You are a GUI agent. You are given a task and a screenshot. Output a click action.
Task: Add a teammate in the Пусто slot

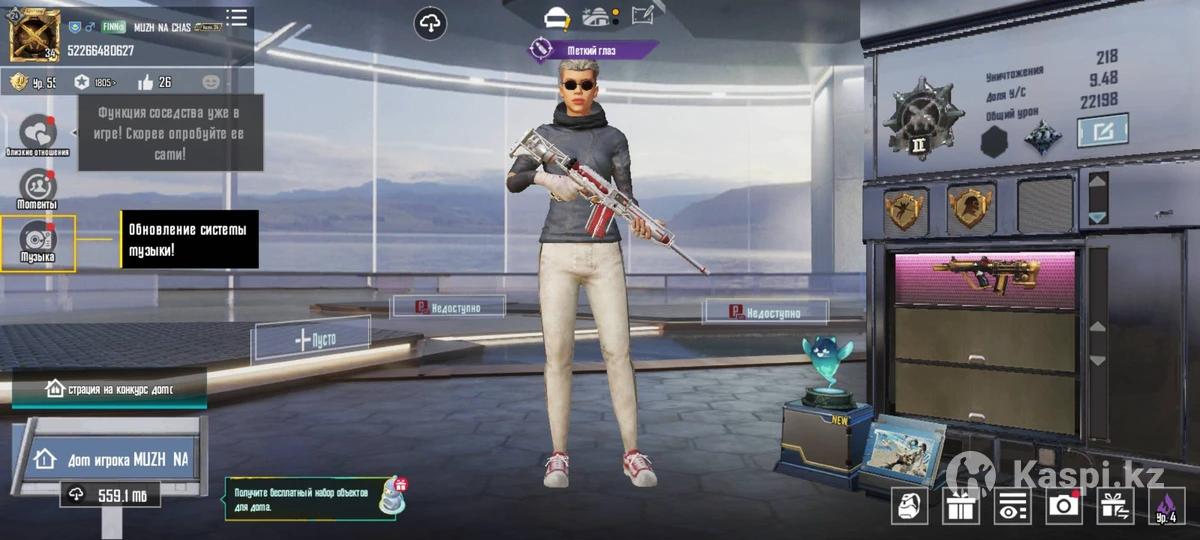tap(312, 339)
